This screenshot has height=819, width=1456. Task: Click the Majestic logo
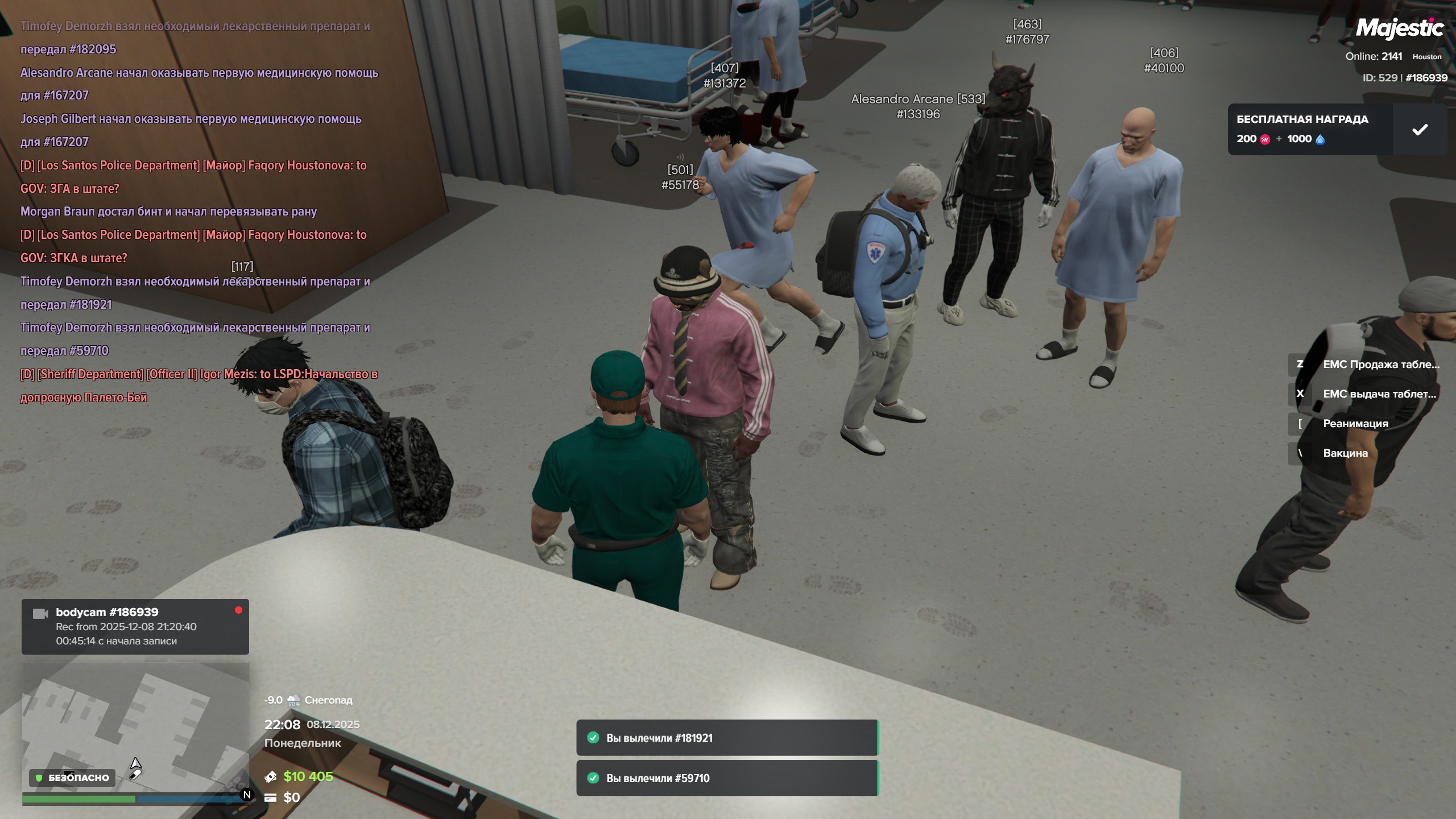point(1399,28)
